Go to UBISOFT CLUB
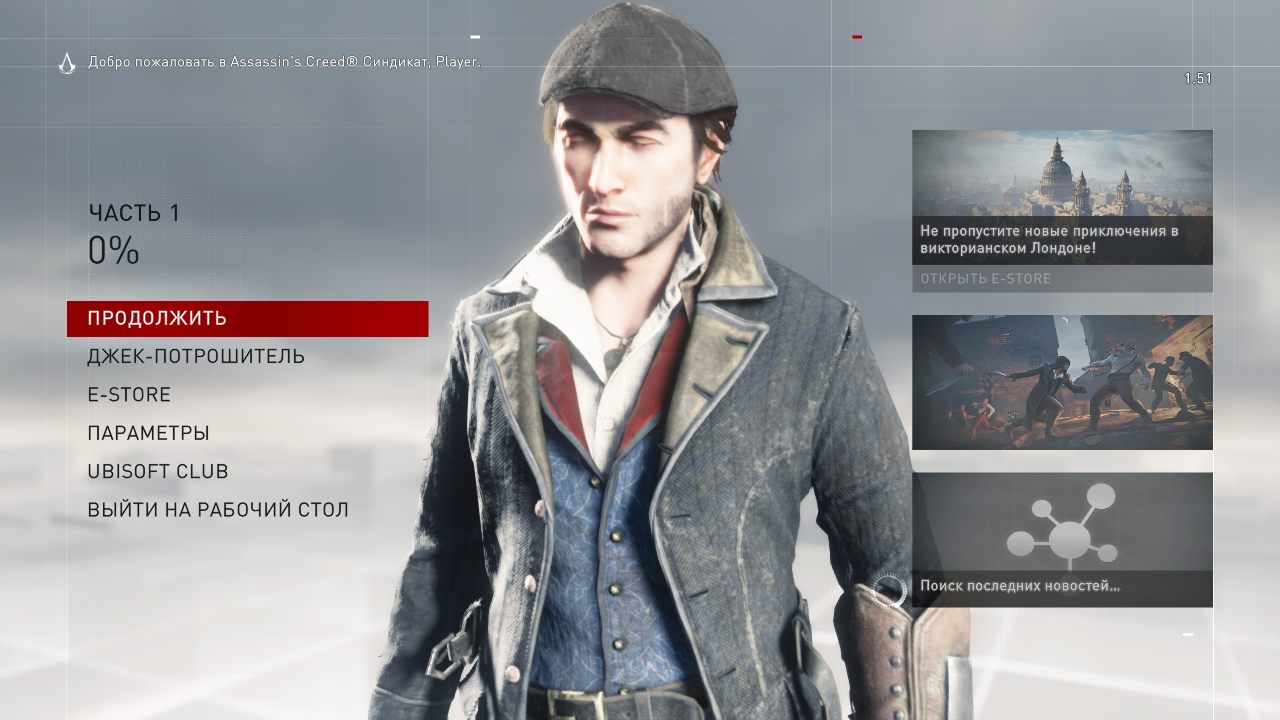Image resolution: width=1280 pixels, height=720 pixels. (158, 472)
